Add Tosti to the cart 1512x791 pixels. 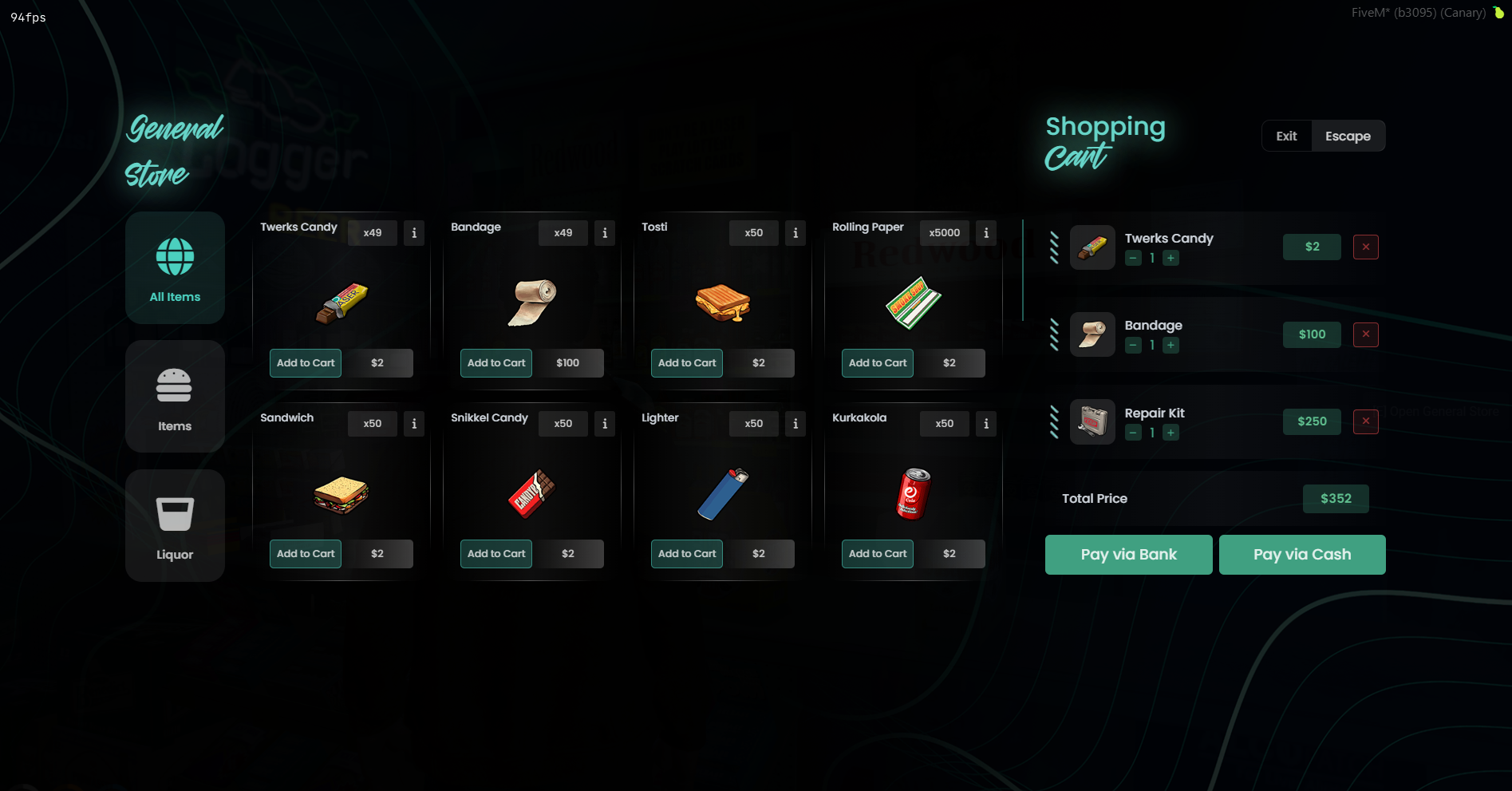point(687,363)
